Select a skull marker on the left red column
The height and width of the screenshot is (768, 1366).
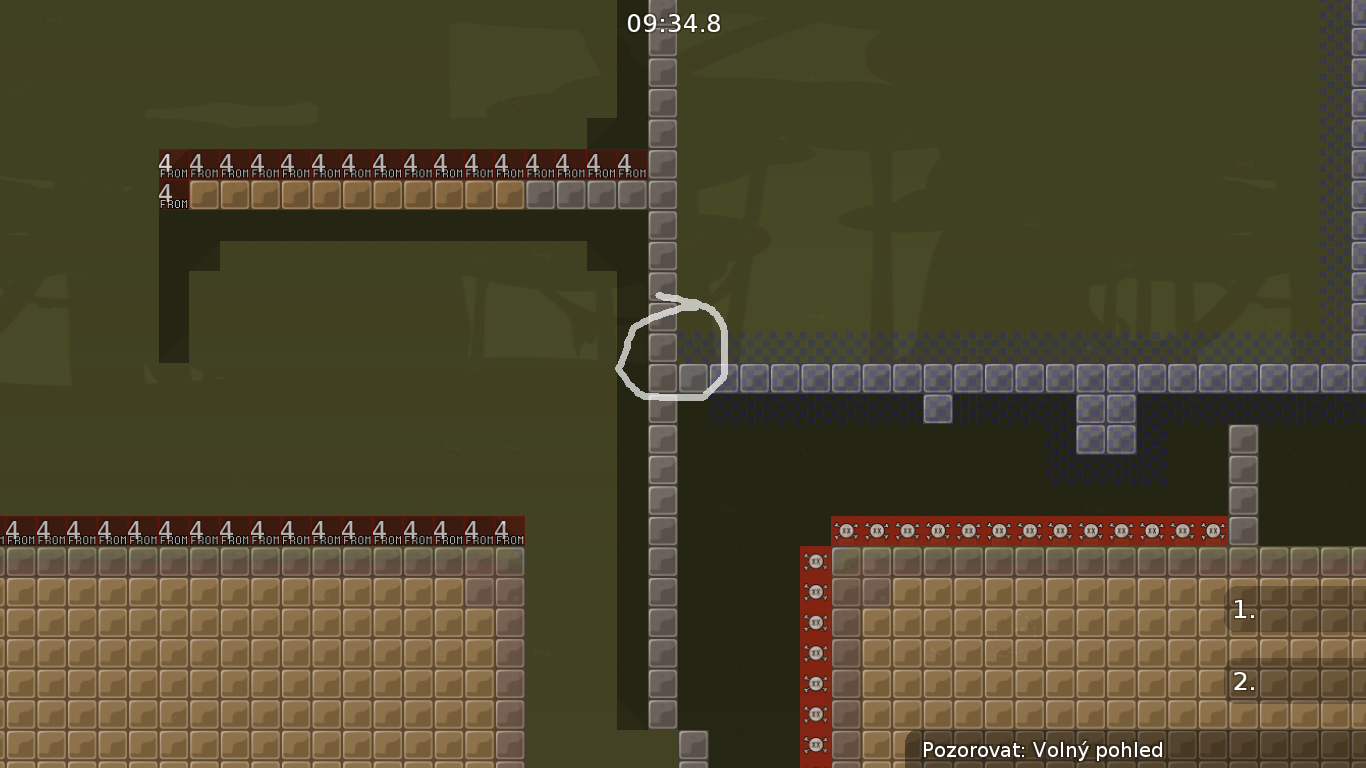(816, 591)
